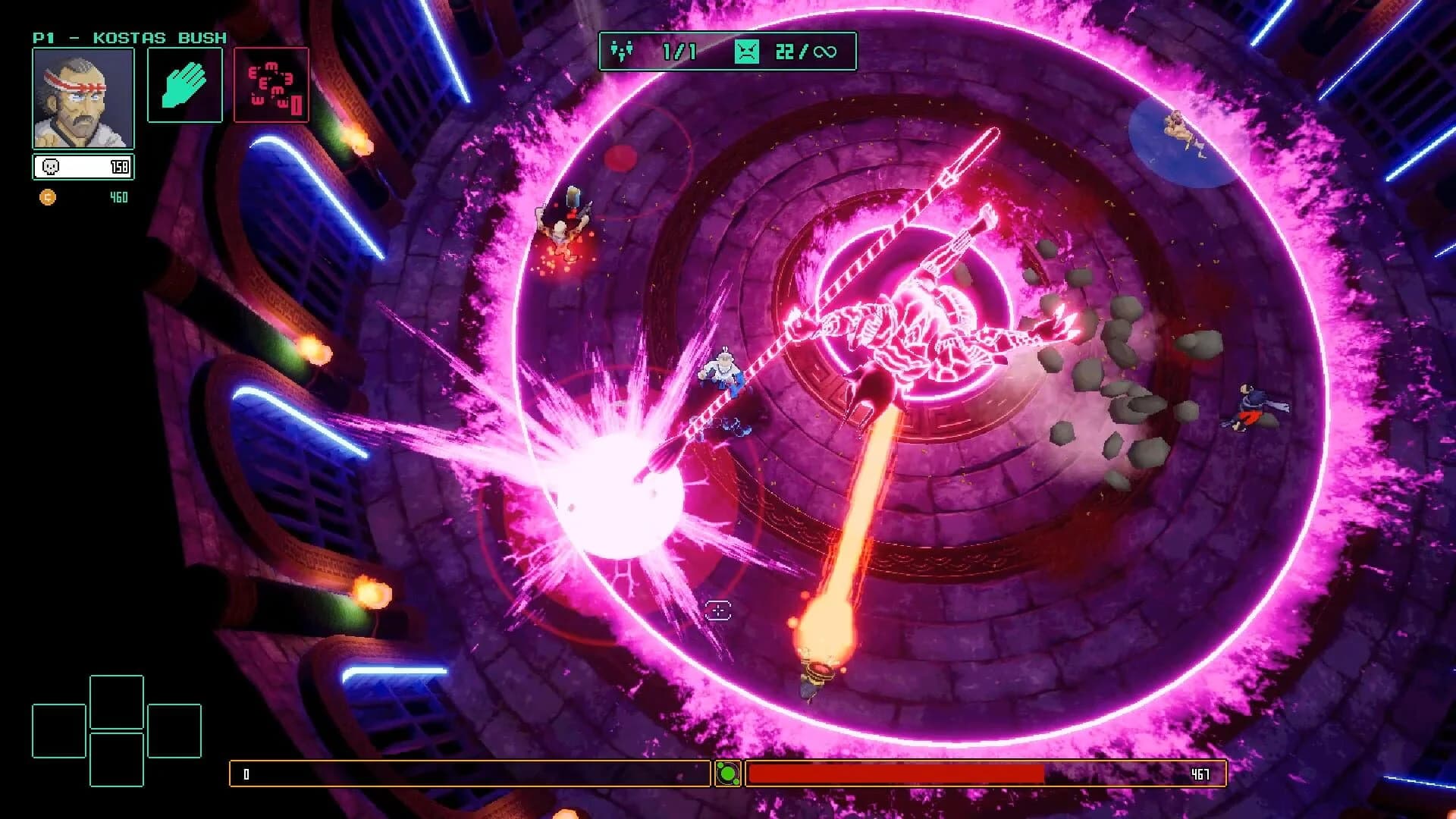Viewport: 1456px width, 819px height.
Task: Click the P1 - KOSTAS BUSH name label
Action: coord(129,36)
